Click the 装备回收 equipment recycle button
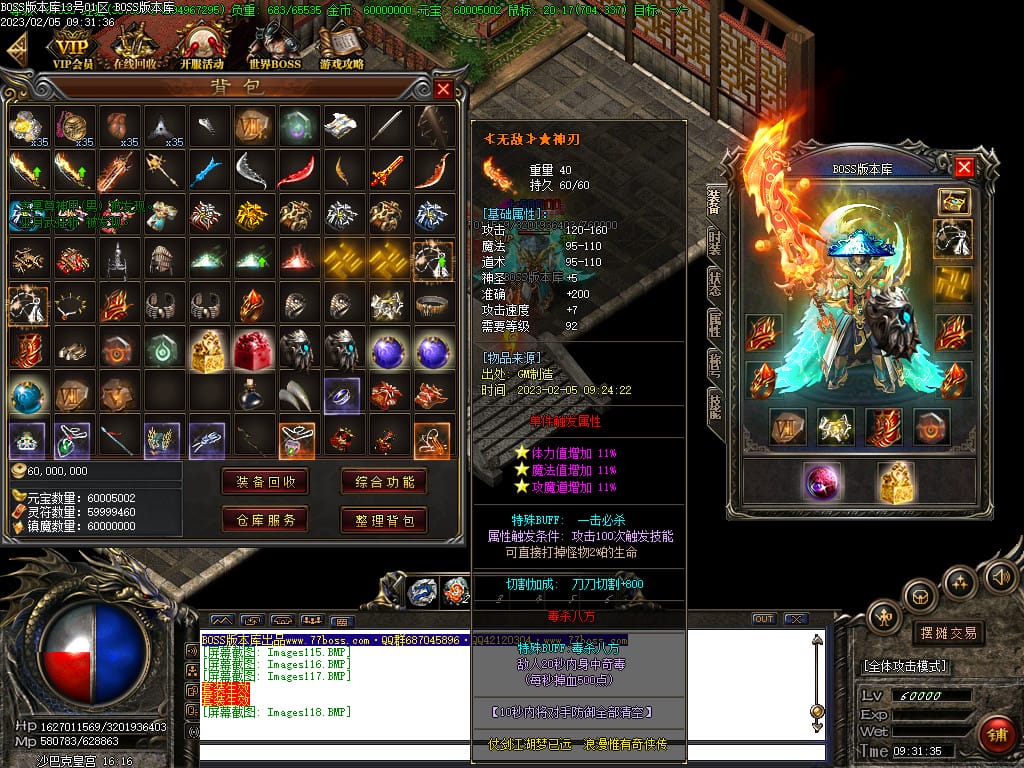The width and height of the screenshot is (1024, 768). click(266, 482)
